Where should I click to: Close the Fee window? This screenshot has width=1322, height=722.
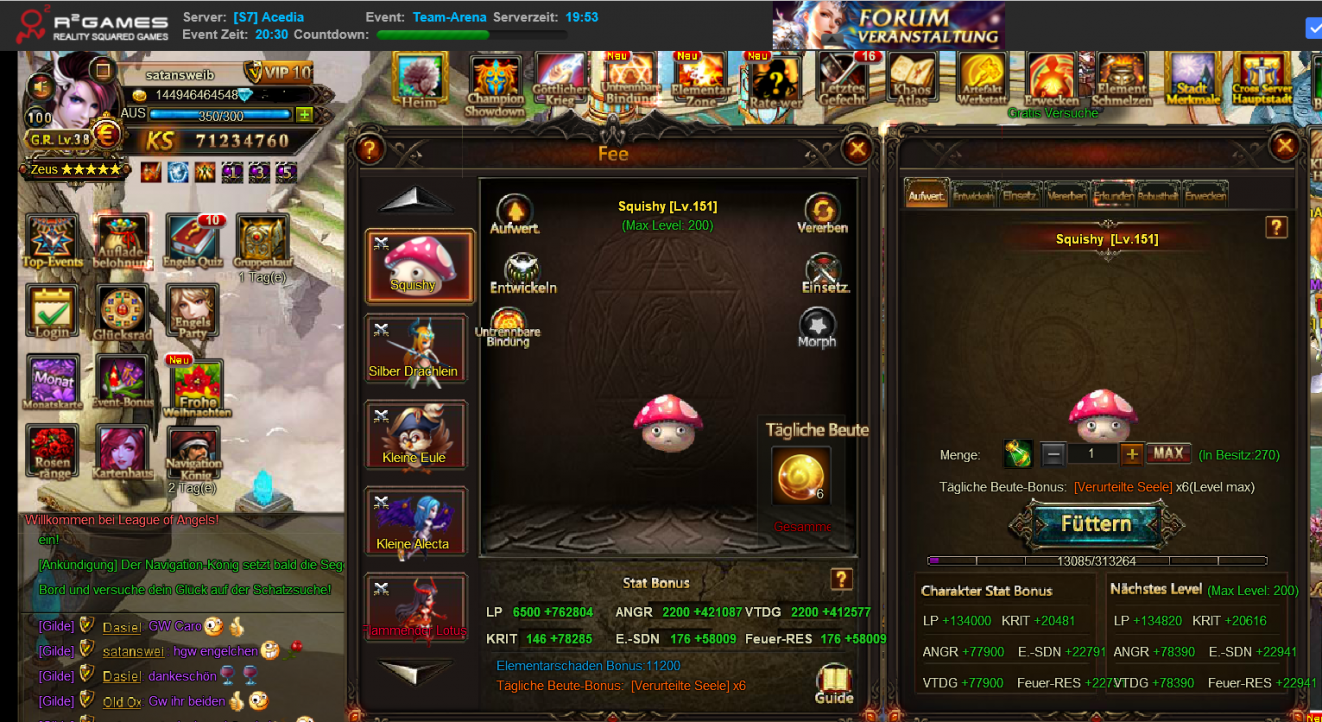(857, 150)
